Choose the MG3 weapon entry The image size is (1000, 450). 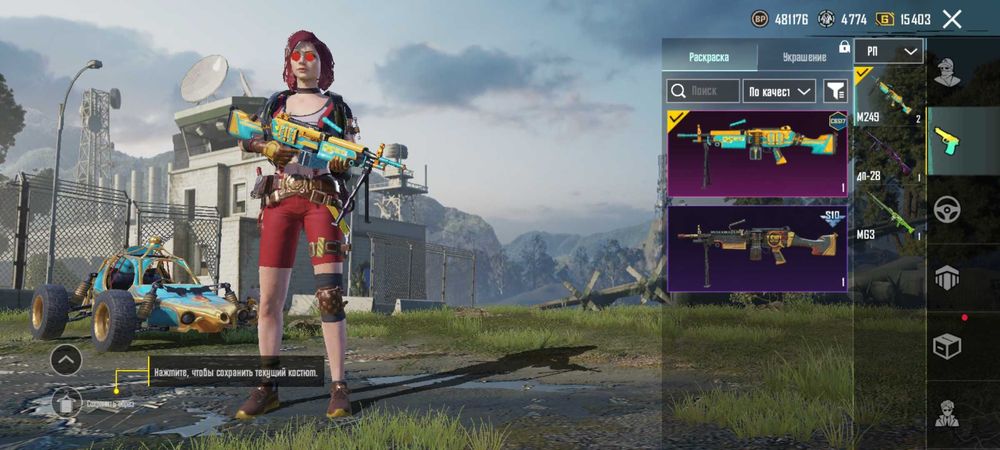(x=889, y=215)
